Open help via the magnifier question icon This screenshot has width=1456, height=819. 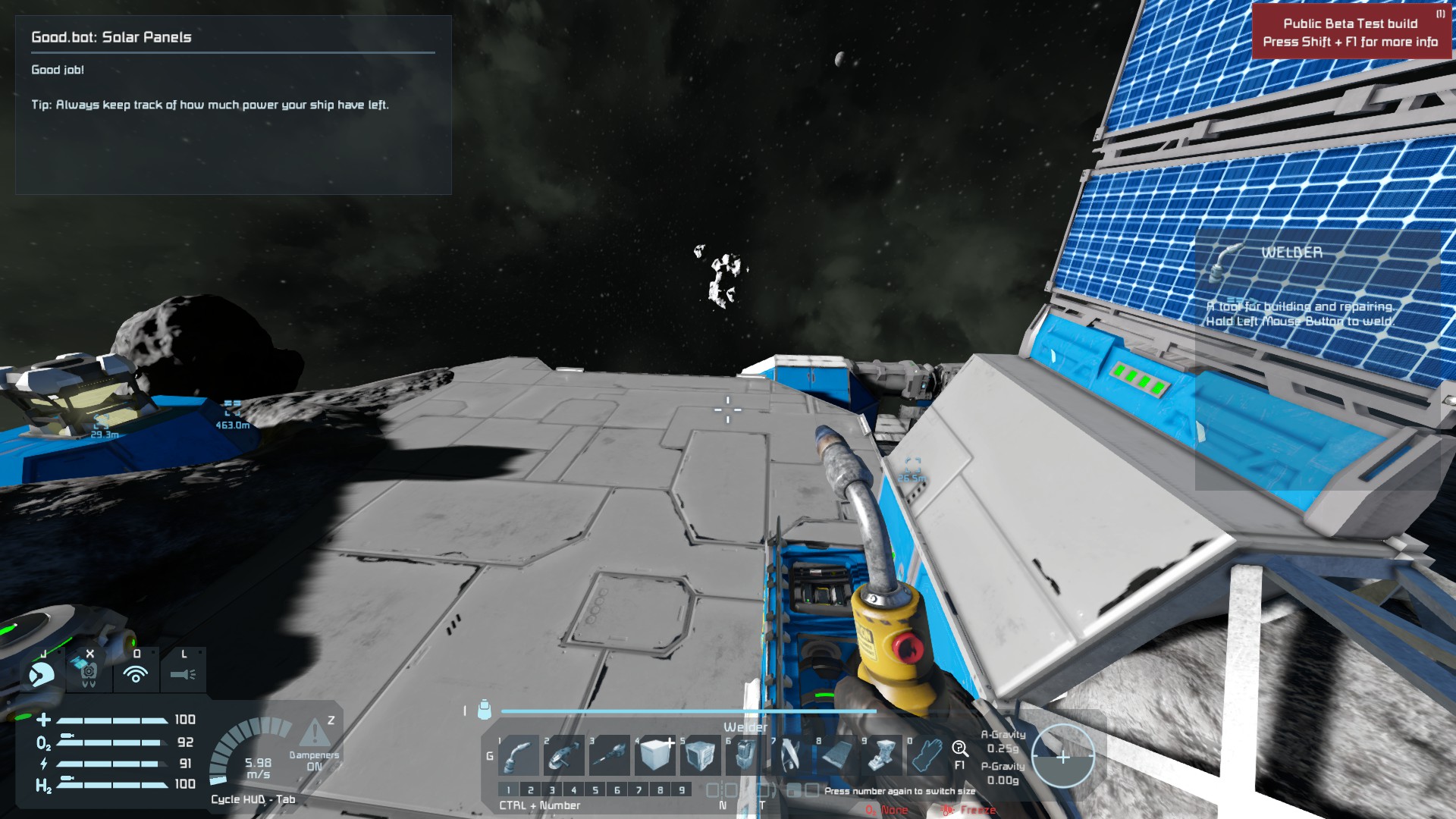(x=959, y=749)
